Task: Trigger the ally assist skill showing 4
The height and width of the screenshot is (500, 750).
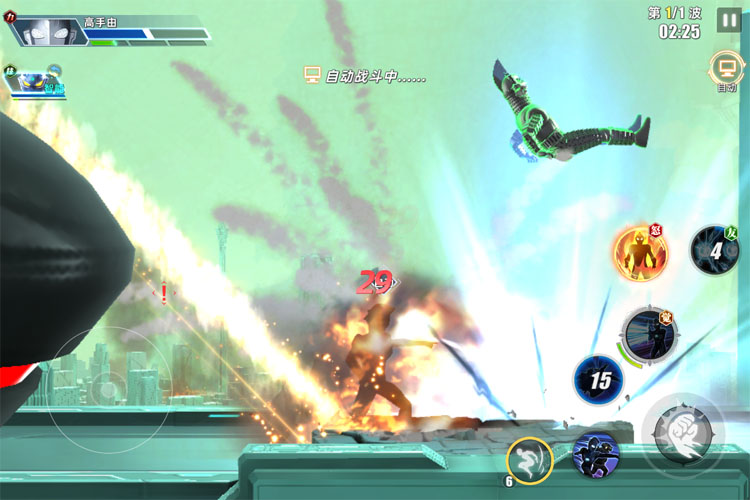Action: (x=715, y=250)
